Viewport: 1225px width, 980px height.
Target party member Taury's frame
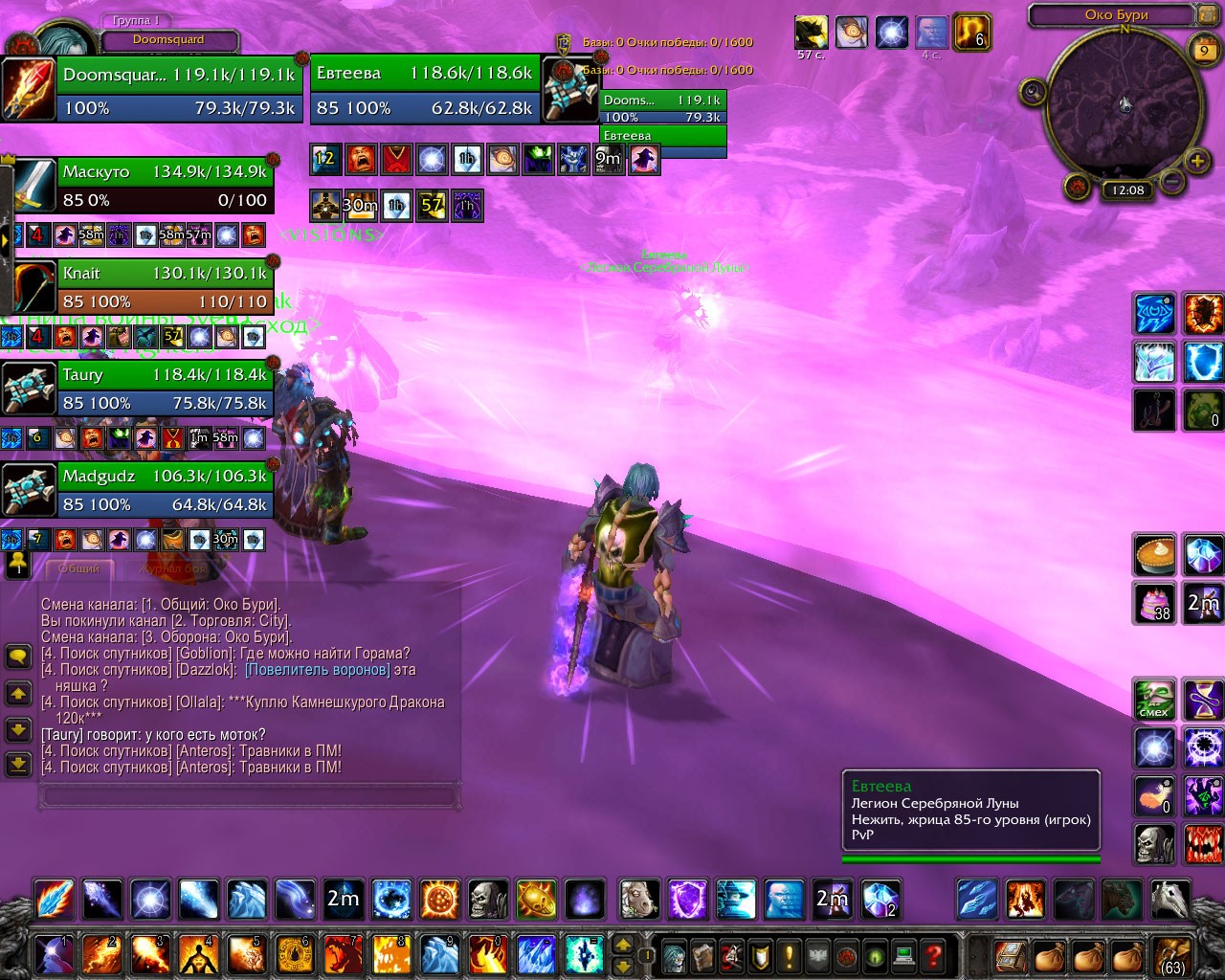(x=165, y=389)
